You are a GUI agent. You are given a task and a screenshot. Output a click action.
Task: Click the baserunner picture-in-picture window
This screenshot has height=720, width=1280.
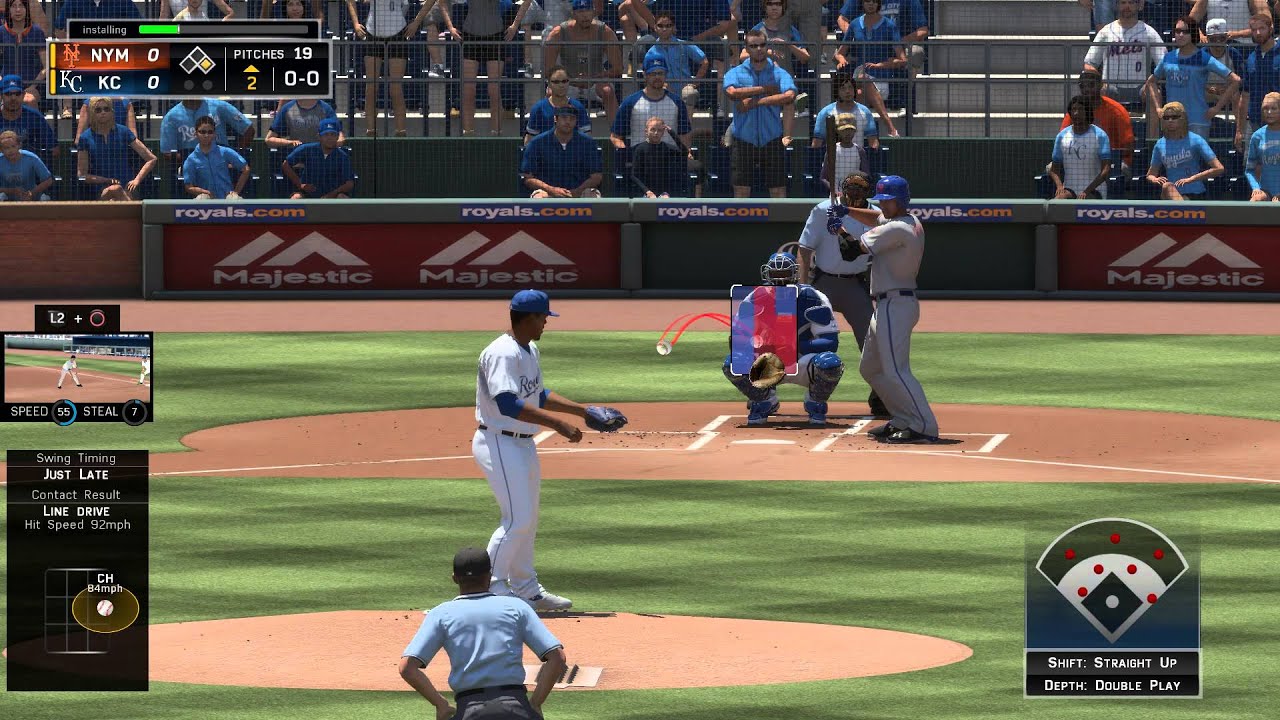pos(77,367)
